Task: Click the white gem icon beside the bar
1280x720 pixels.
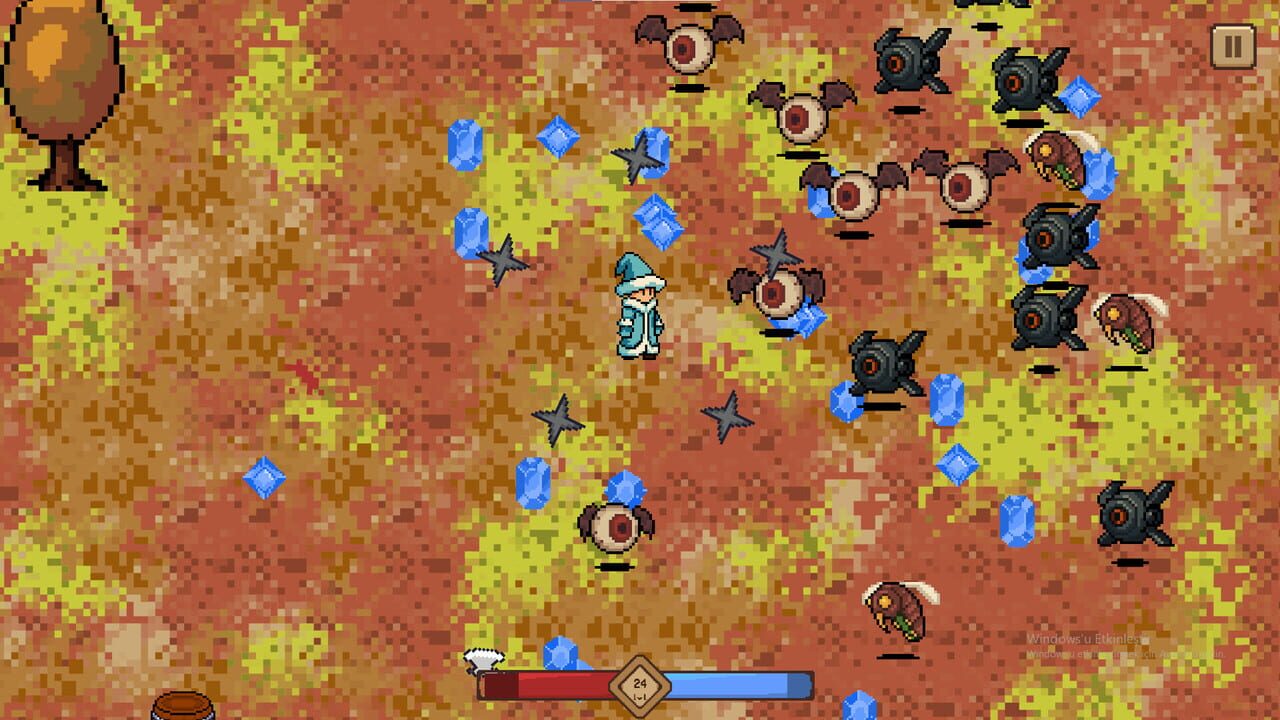Action: 483,660
